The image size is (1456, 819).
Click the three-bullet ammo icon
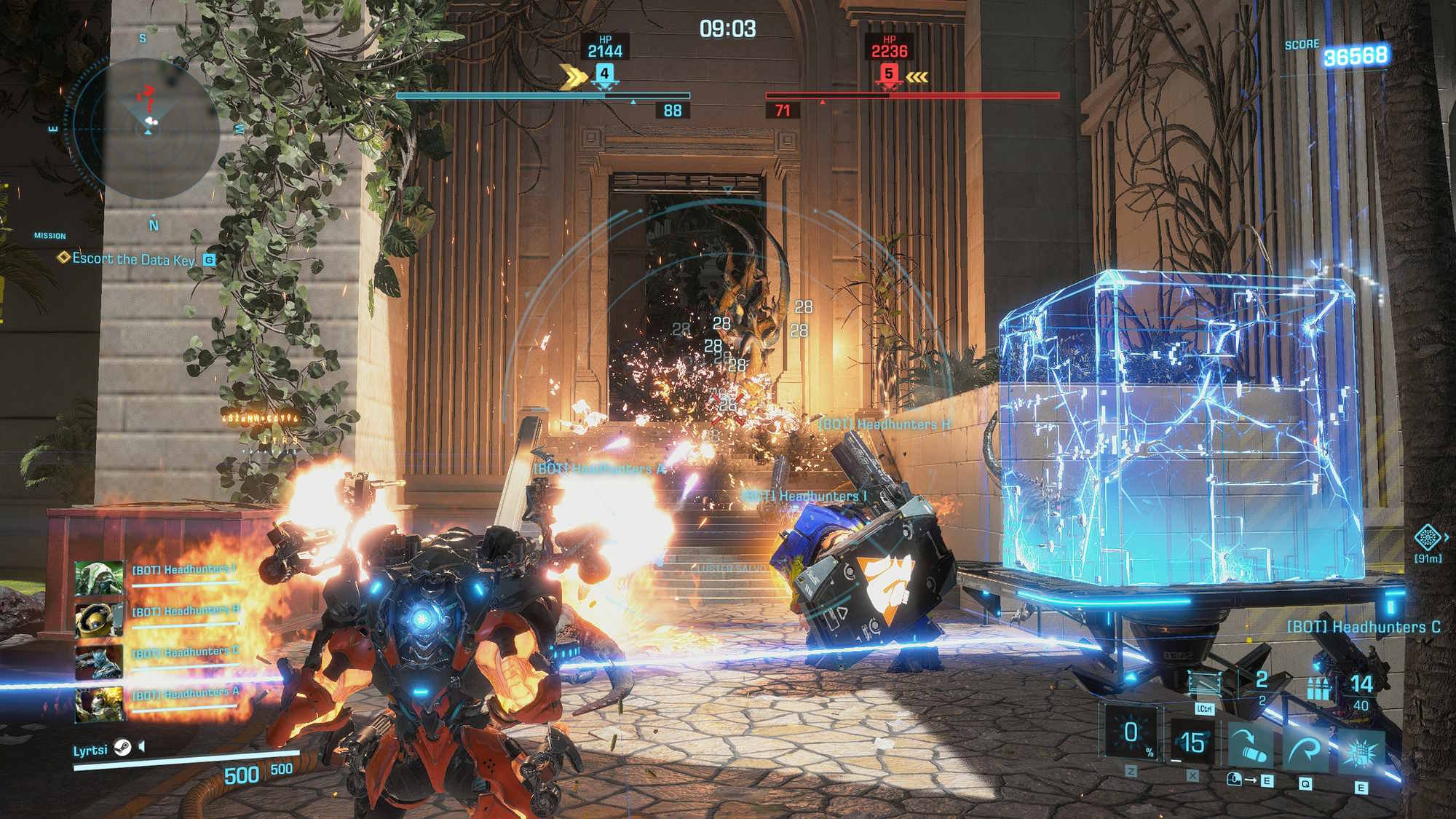tap(1318, 687)
